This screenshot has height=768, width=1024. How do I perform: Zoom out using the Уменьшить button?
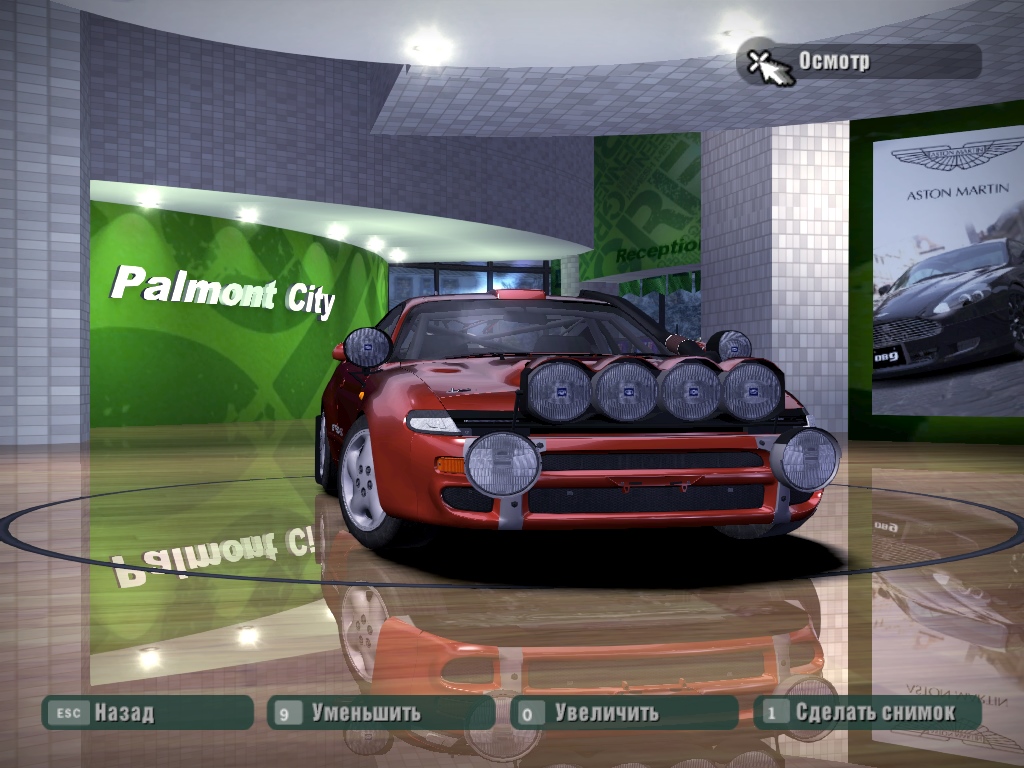[x=380, y=713]
